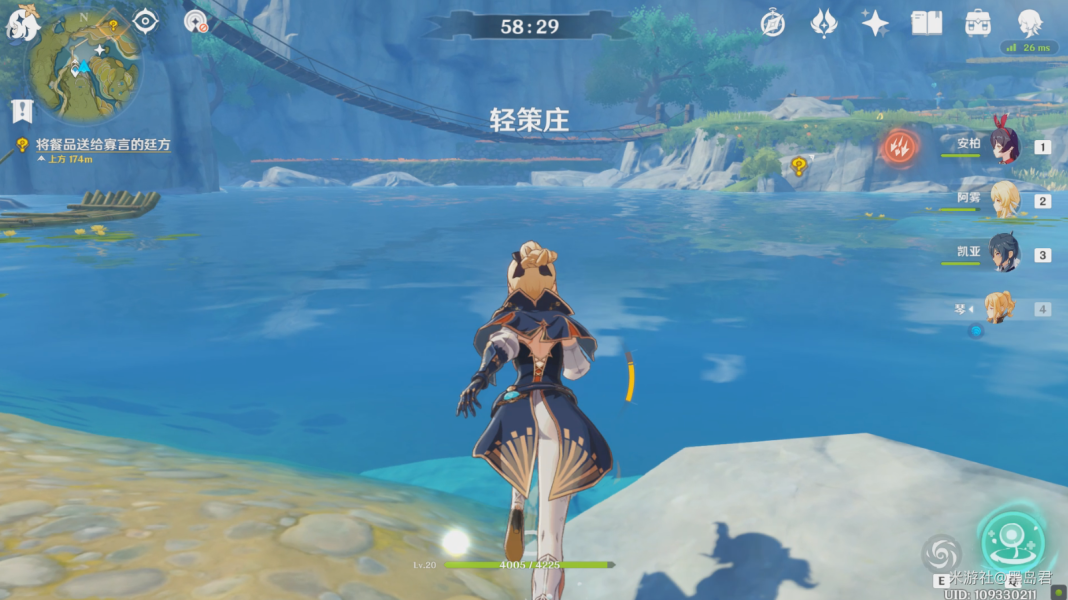Switch to party member 阿雾
The height and width of the screenshot is (600, 1068).
(x=1003, y=200)
